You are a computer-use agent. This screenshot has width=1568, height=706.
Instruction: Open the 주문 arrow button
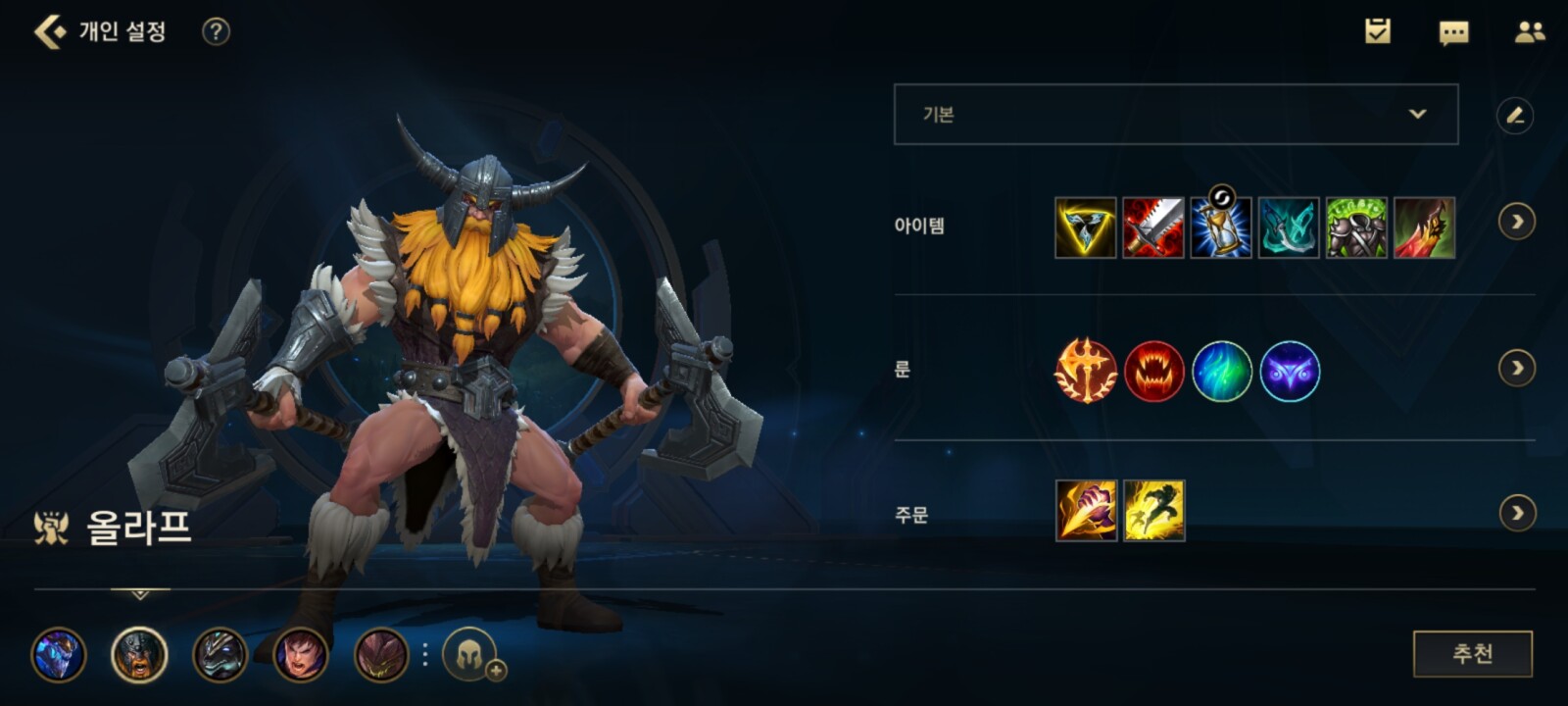(1517, 513)
